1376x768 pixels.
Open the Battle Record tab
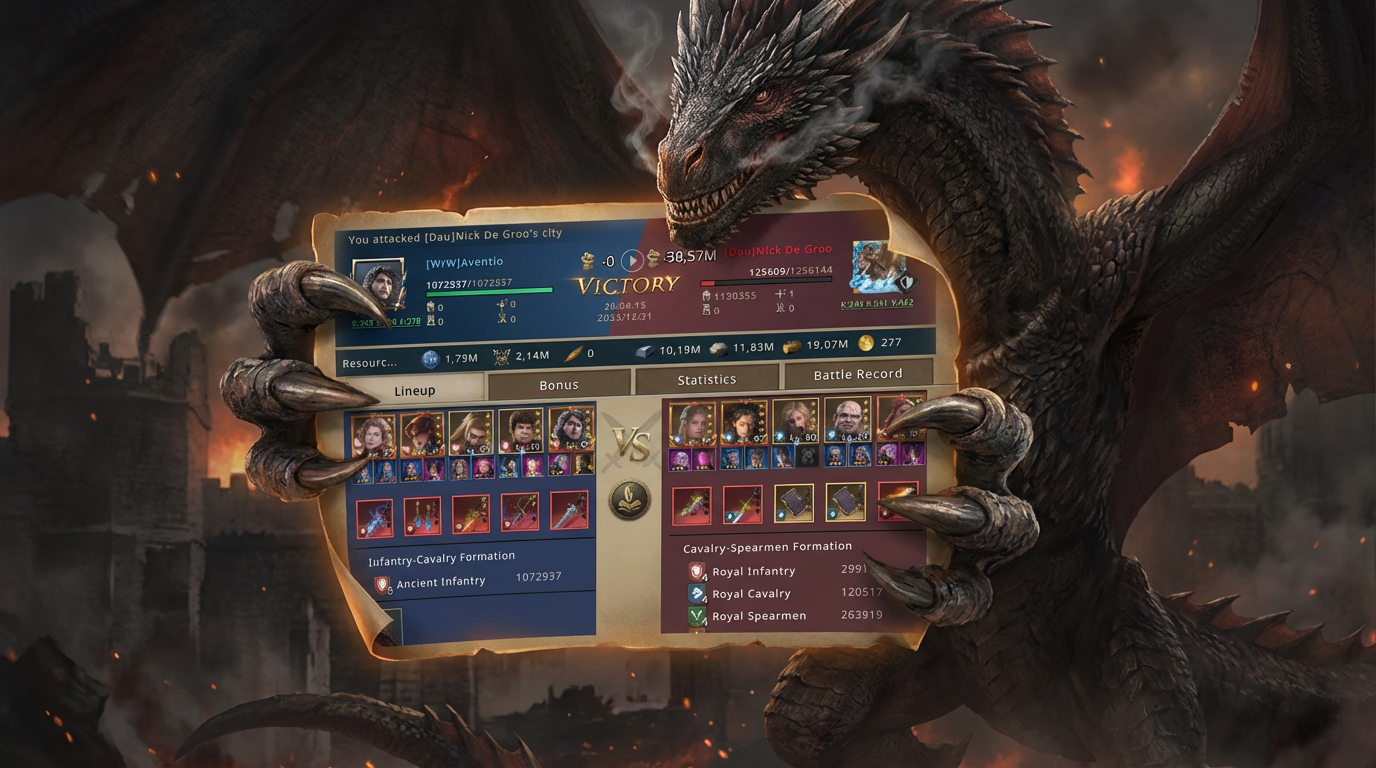[857, 374]
